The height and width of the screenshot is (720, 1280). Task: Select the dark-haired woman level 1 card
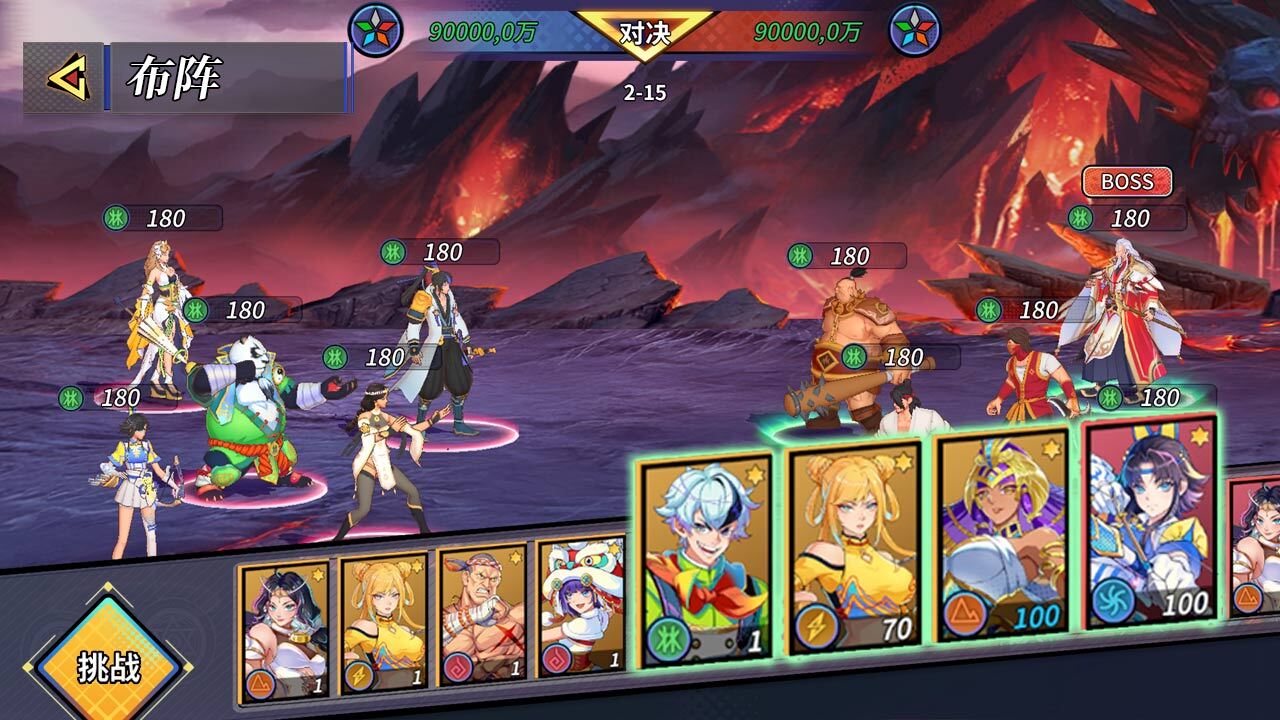(285, 628)
